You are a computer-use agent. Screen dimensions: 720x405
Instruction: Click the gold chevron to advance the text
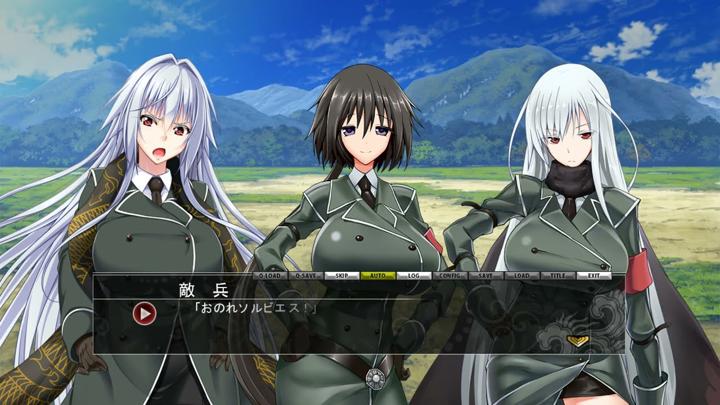pos(577,342)
